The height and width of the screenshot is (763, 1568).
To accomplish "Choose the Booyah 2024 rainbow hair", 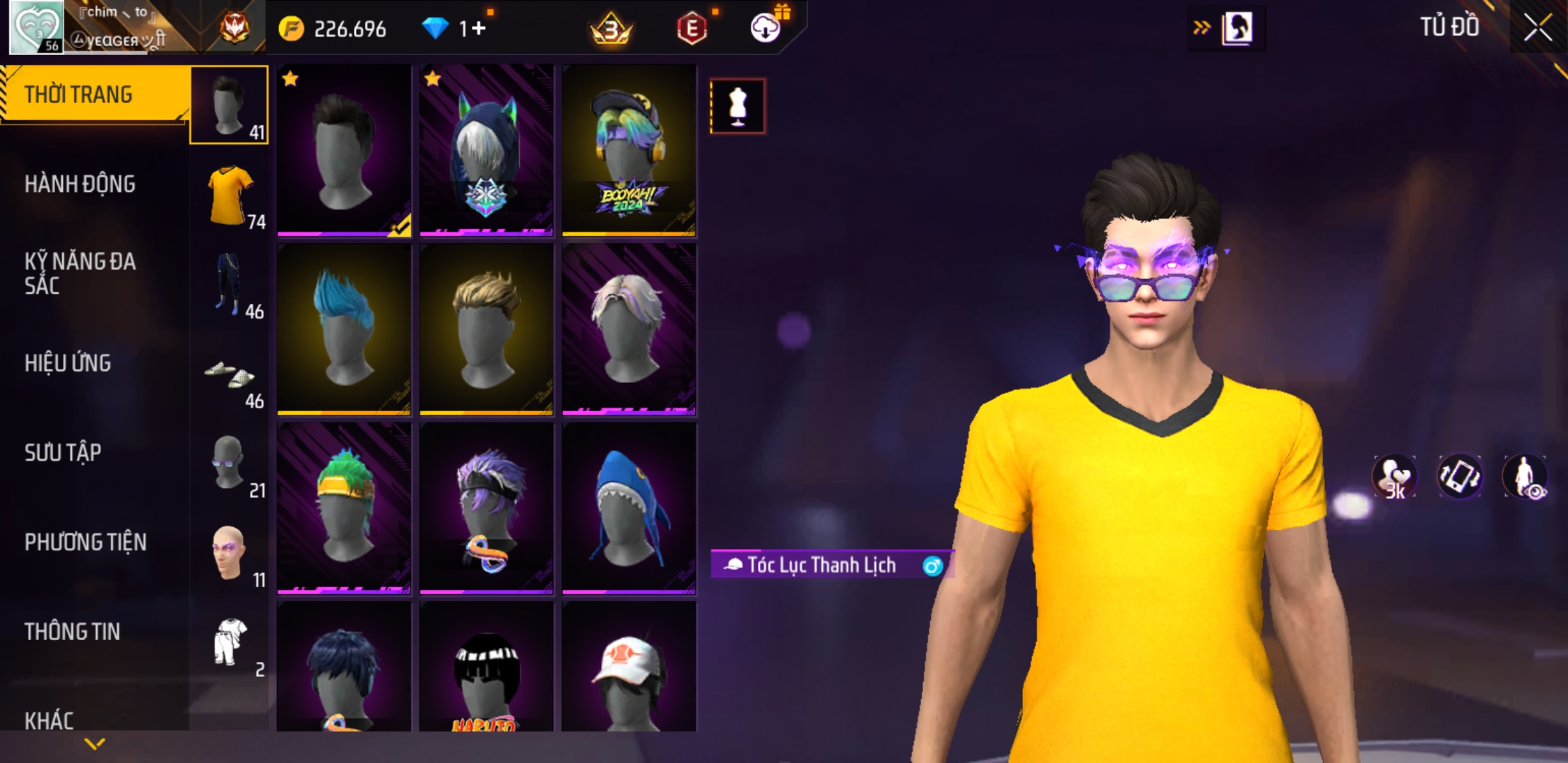I will [x=629, y=150].
